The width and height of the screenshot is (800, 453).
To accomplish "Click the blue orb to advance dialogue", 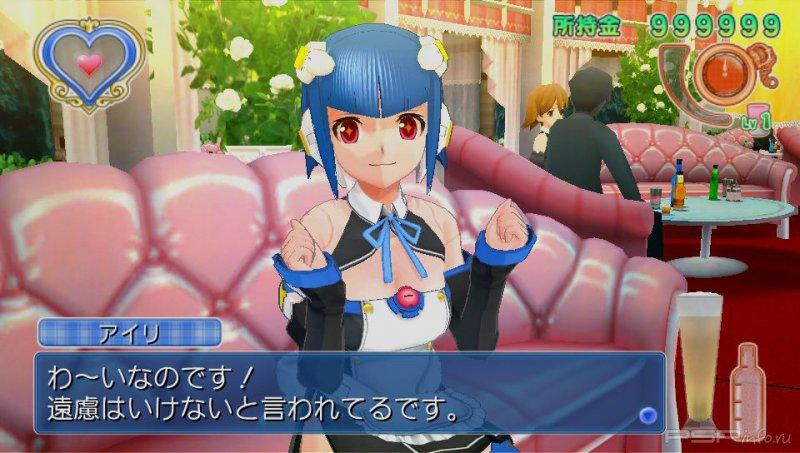I will click(x=647, y=414).
